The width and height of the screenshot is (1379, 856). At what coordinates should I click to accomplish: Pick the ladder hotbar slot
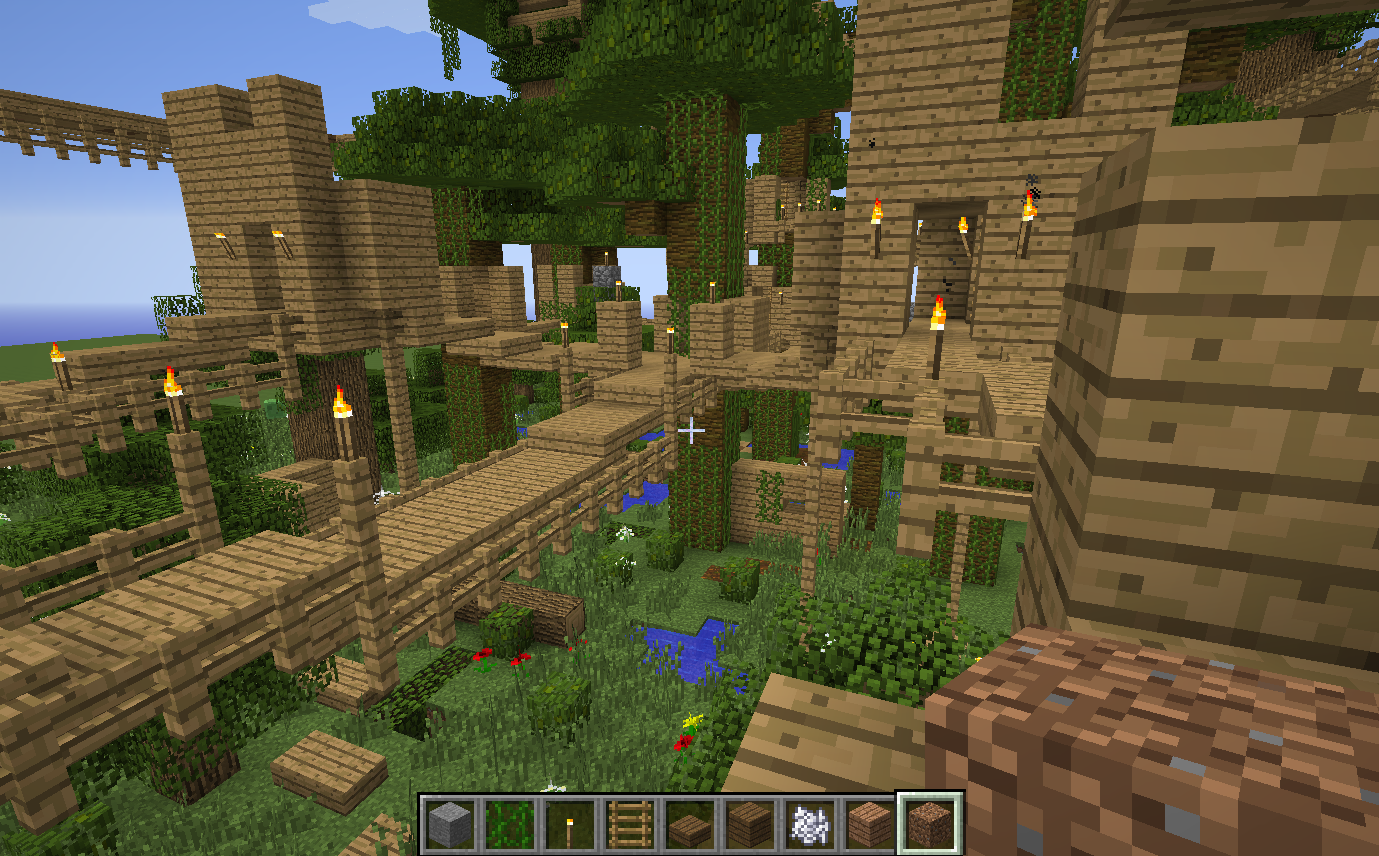click(630, 825)
